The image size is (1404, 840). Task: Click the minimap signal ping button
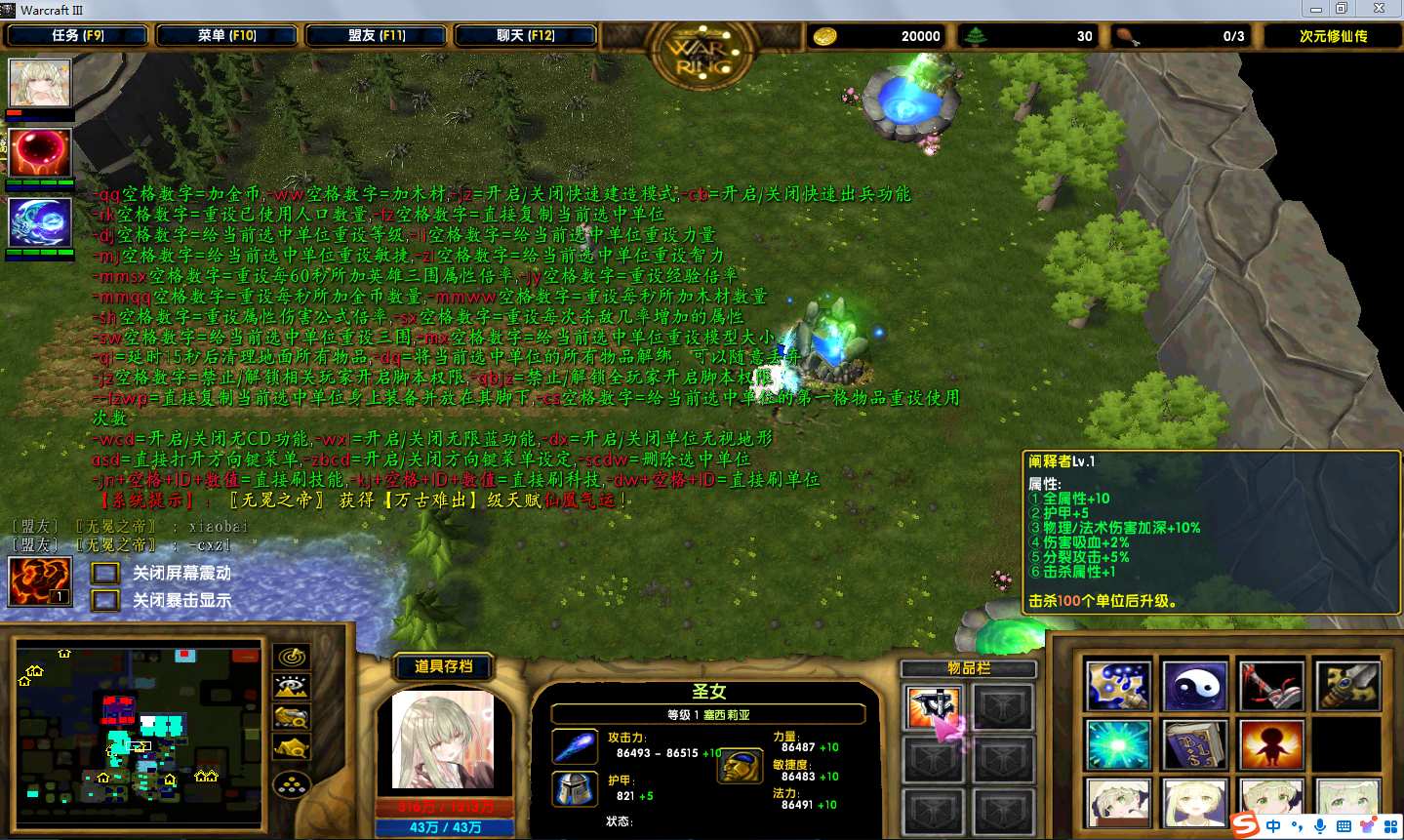[x=292, y=658]
